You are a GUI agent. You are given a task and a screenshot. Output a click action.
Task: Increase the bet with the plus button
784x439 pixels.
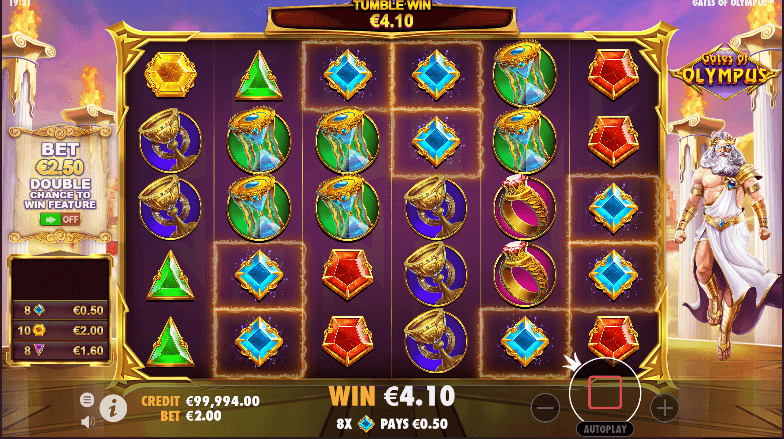point(665,407)
